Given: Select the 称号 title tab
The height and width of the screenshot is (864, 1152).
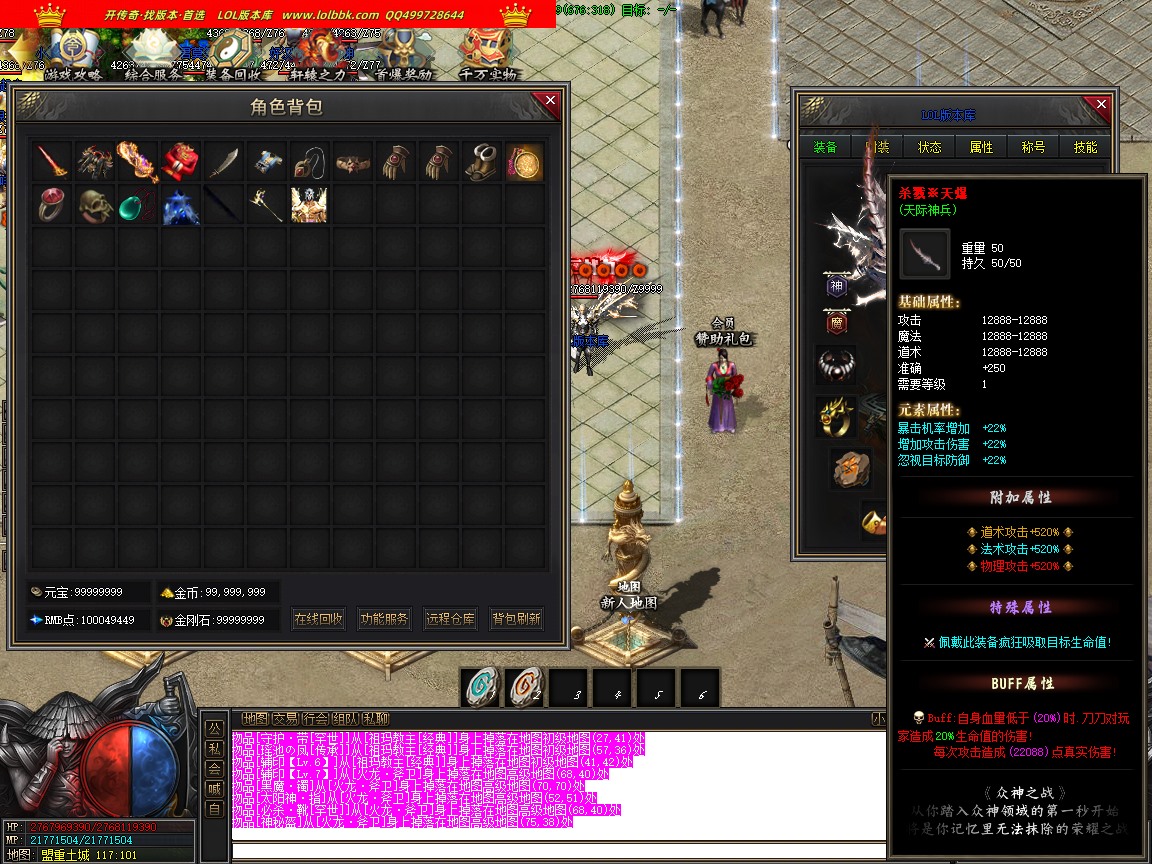Looking at the screenshot, I should point(1033,147).
